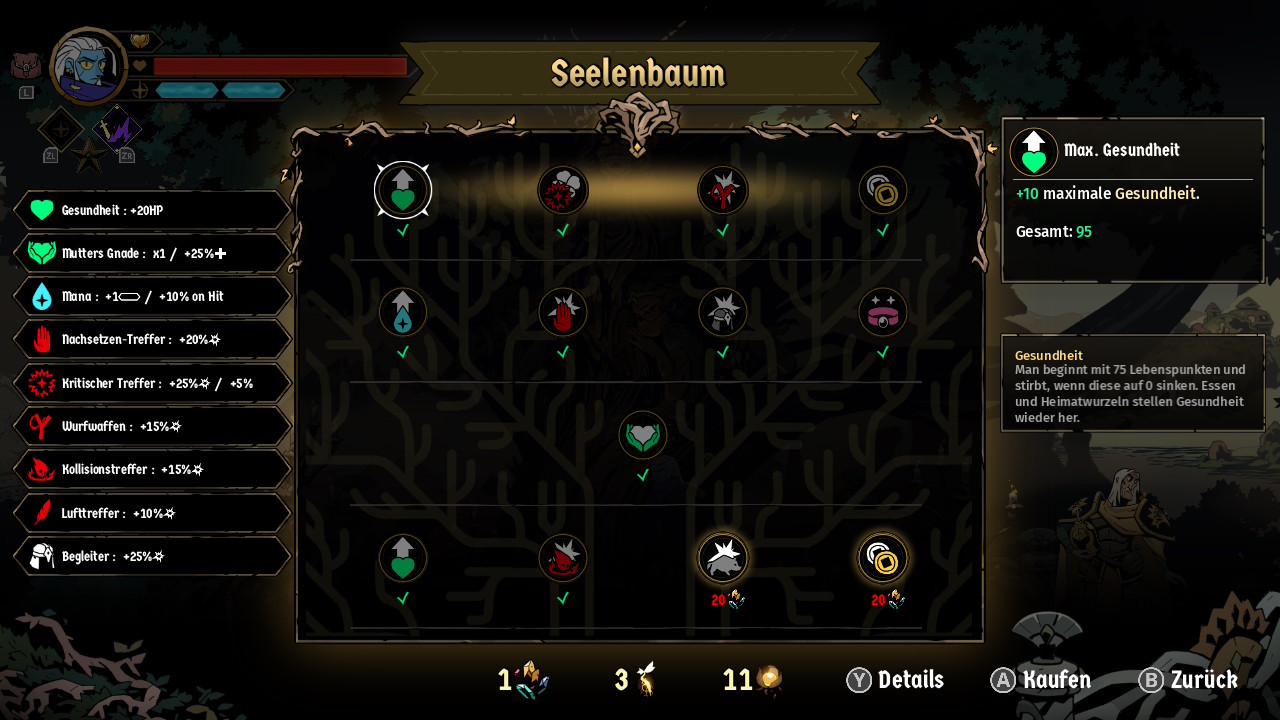Image resolution: width=1280 pixels, height=720 pixels.
Task: Choose the gold coins node costing 20
Action: click(883, 558)
